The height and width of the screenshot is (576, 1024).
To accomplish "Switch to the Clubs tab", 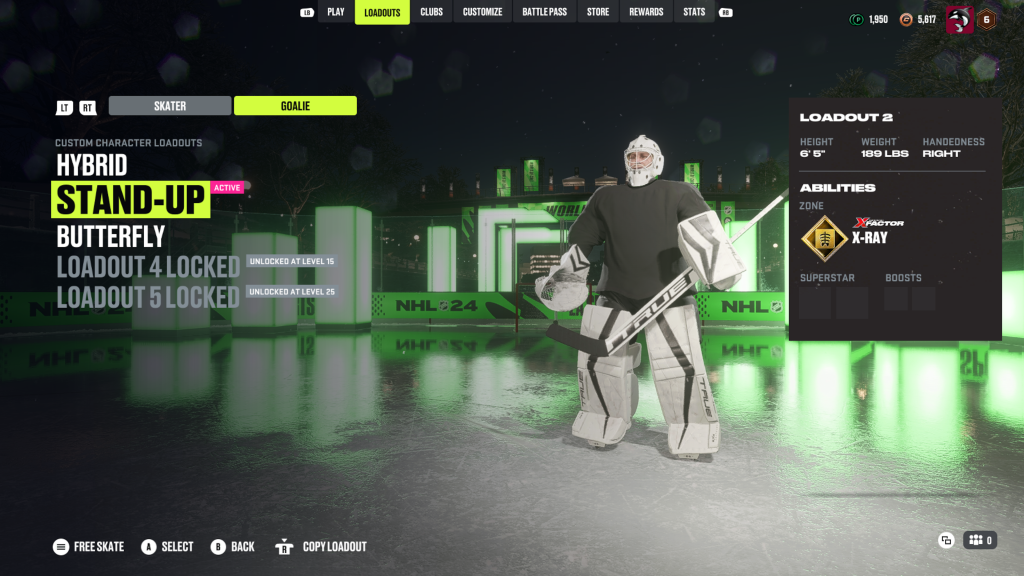I will [431, 12].
